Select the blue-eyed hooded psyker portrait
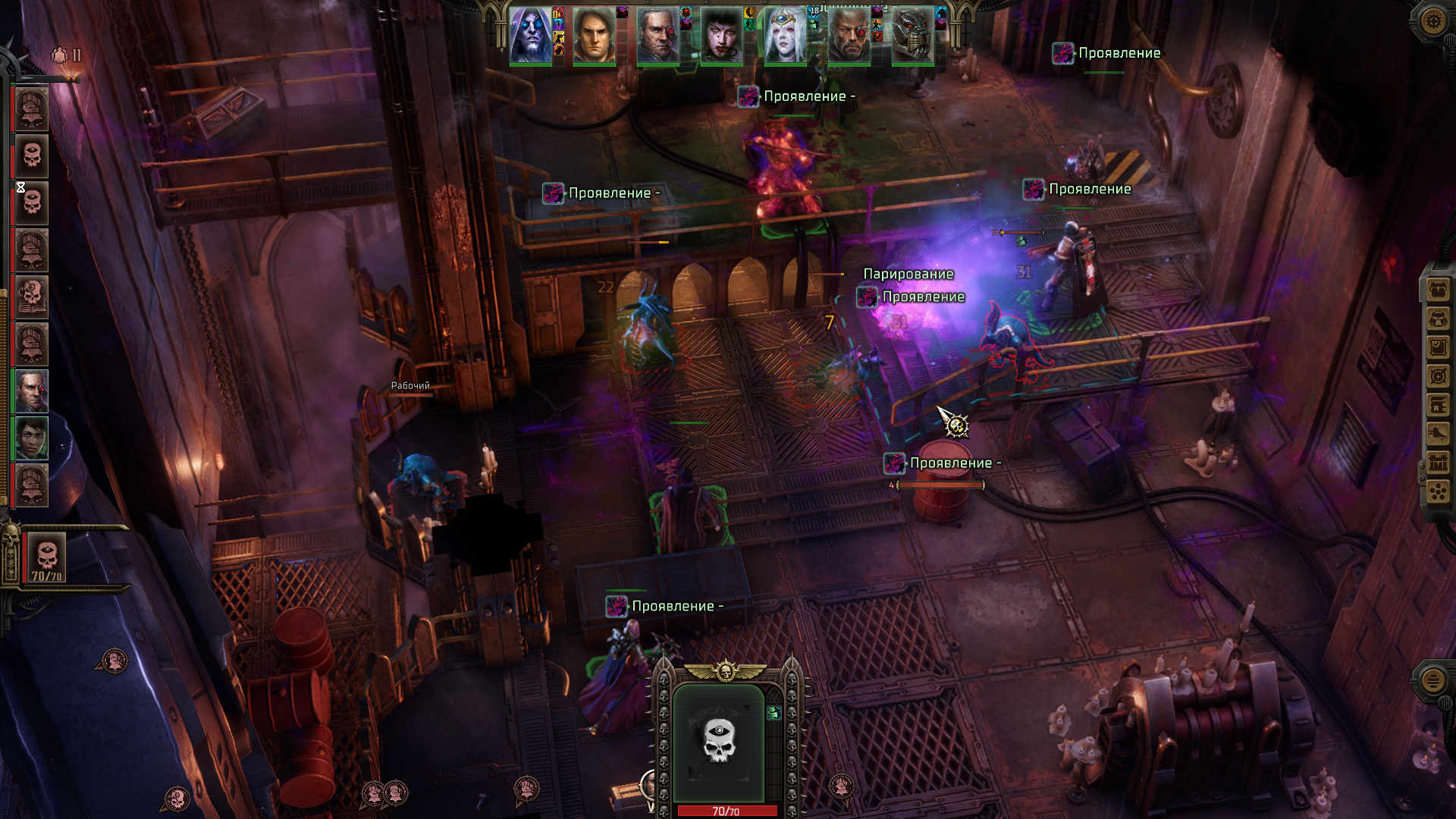 531,36
